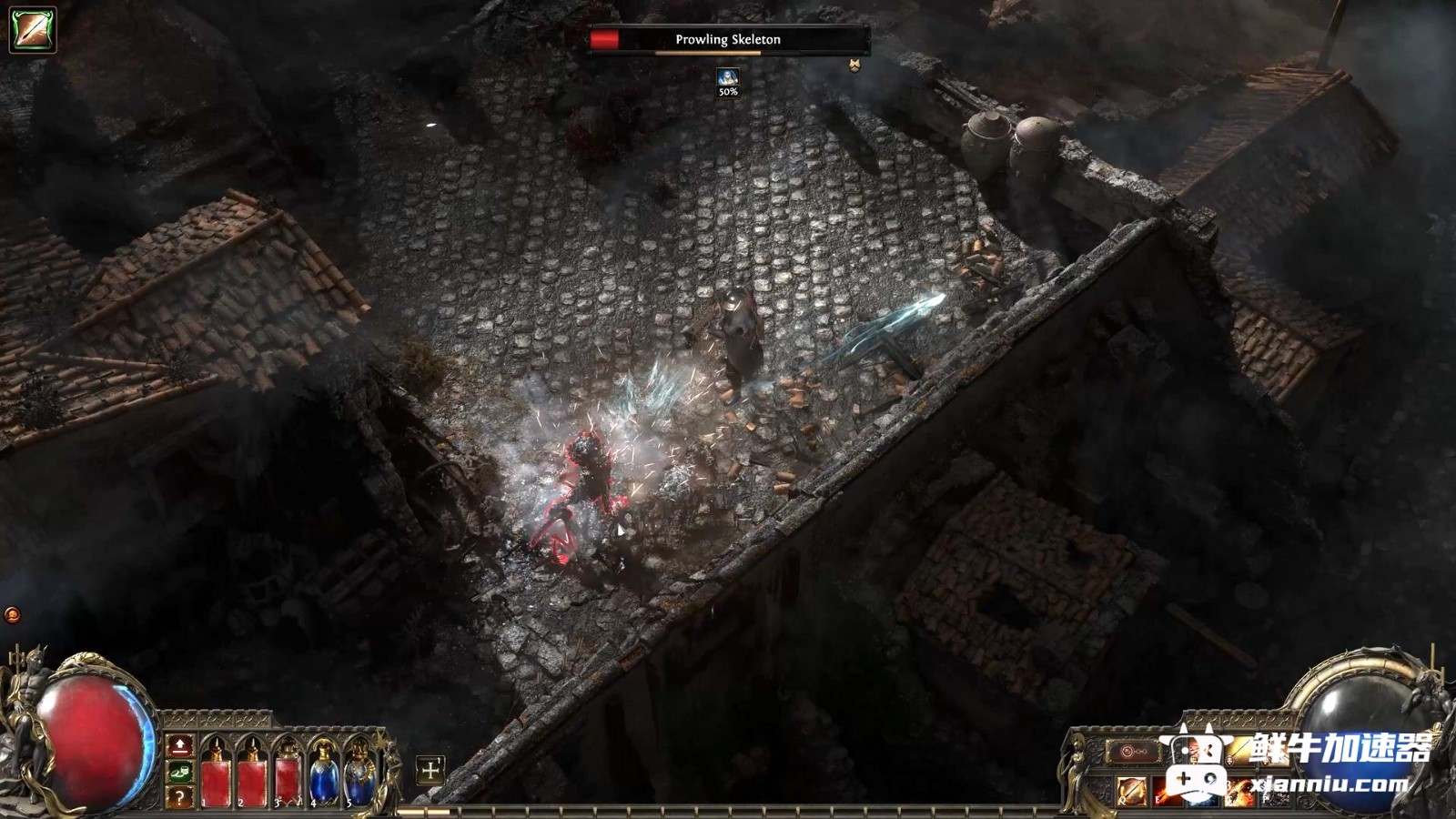Click the red circular weapon swap button
This screenshot has height=819, width=1456.
1133,753
